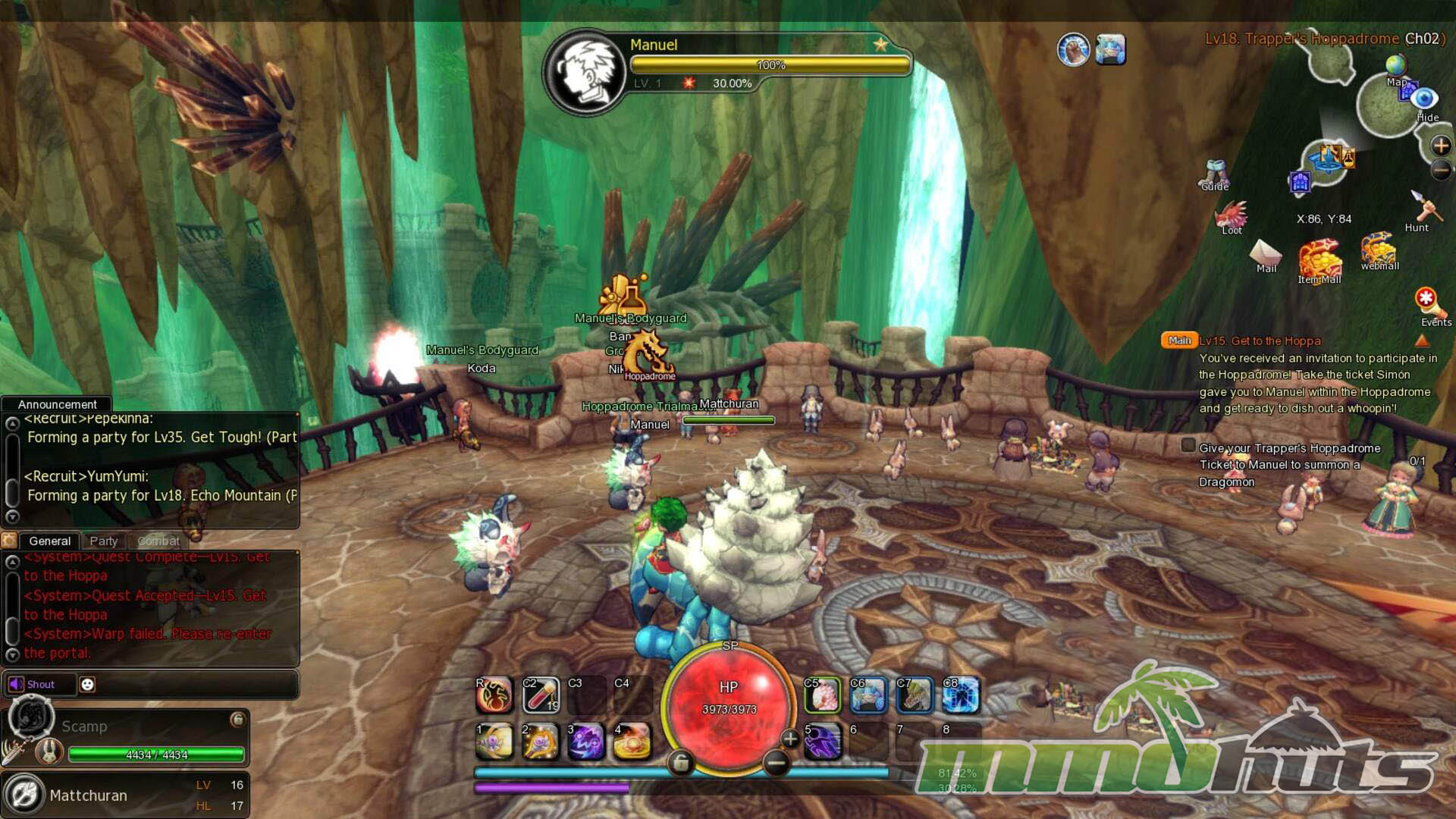
Task: Check the Mail envelope icon
Action: 1266,254
